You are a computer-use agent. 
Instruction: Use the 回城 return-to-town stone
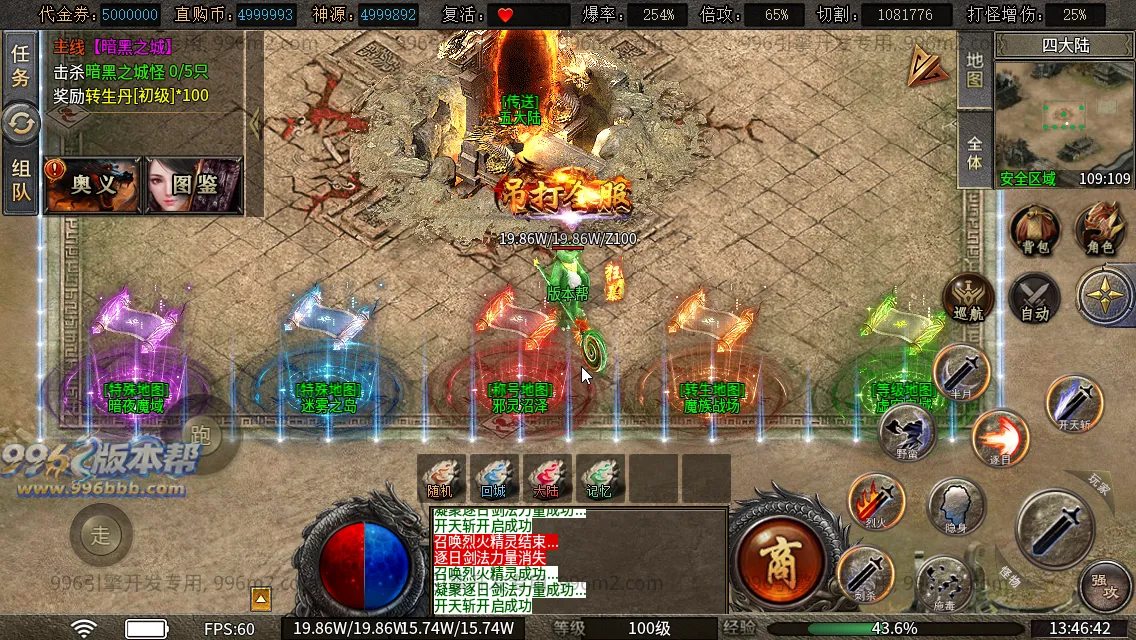click(x=493, y=477)
